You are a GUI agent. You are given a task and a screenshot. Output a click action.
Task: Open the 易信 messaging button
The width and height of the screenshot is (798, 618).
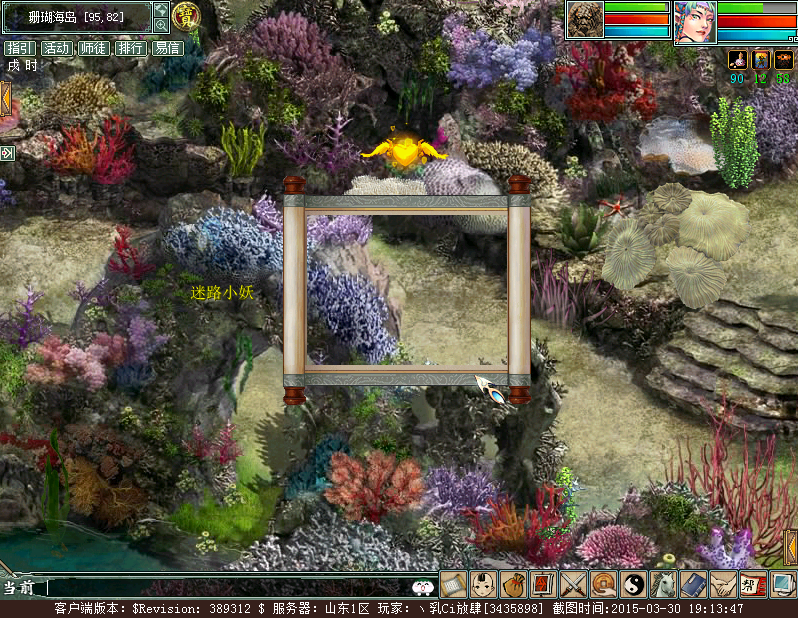pos(167,48)
